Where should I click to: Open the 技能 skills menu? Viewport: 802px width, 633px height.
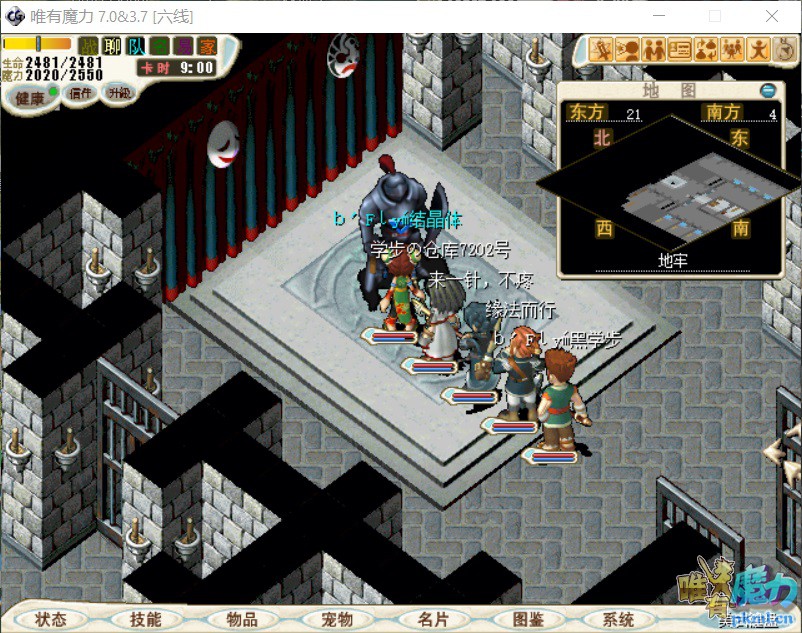pyautogui.click(x=145, y=619)
